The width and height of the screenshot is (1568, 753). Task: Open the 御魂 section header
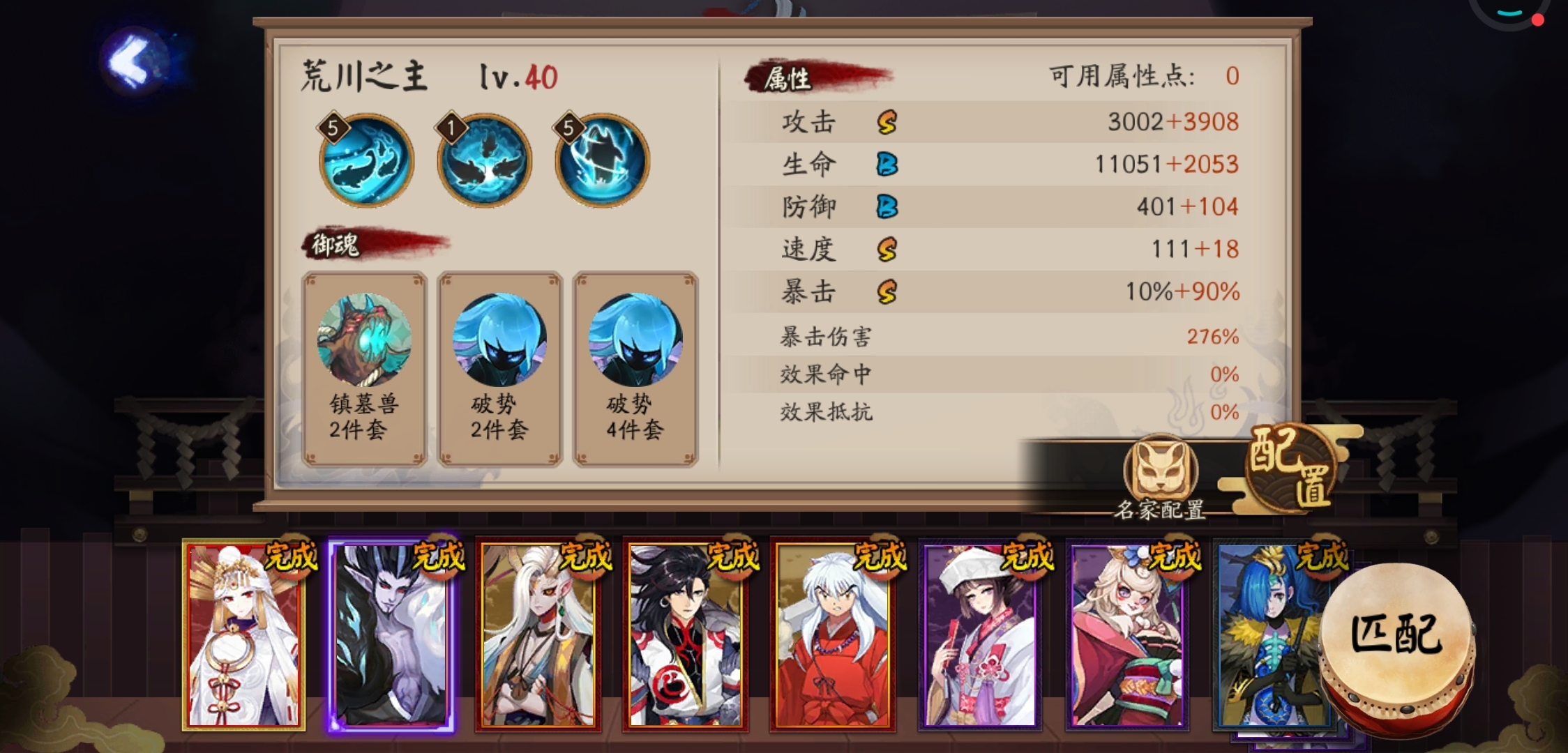pyautogui.click(x=335, y=243)
